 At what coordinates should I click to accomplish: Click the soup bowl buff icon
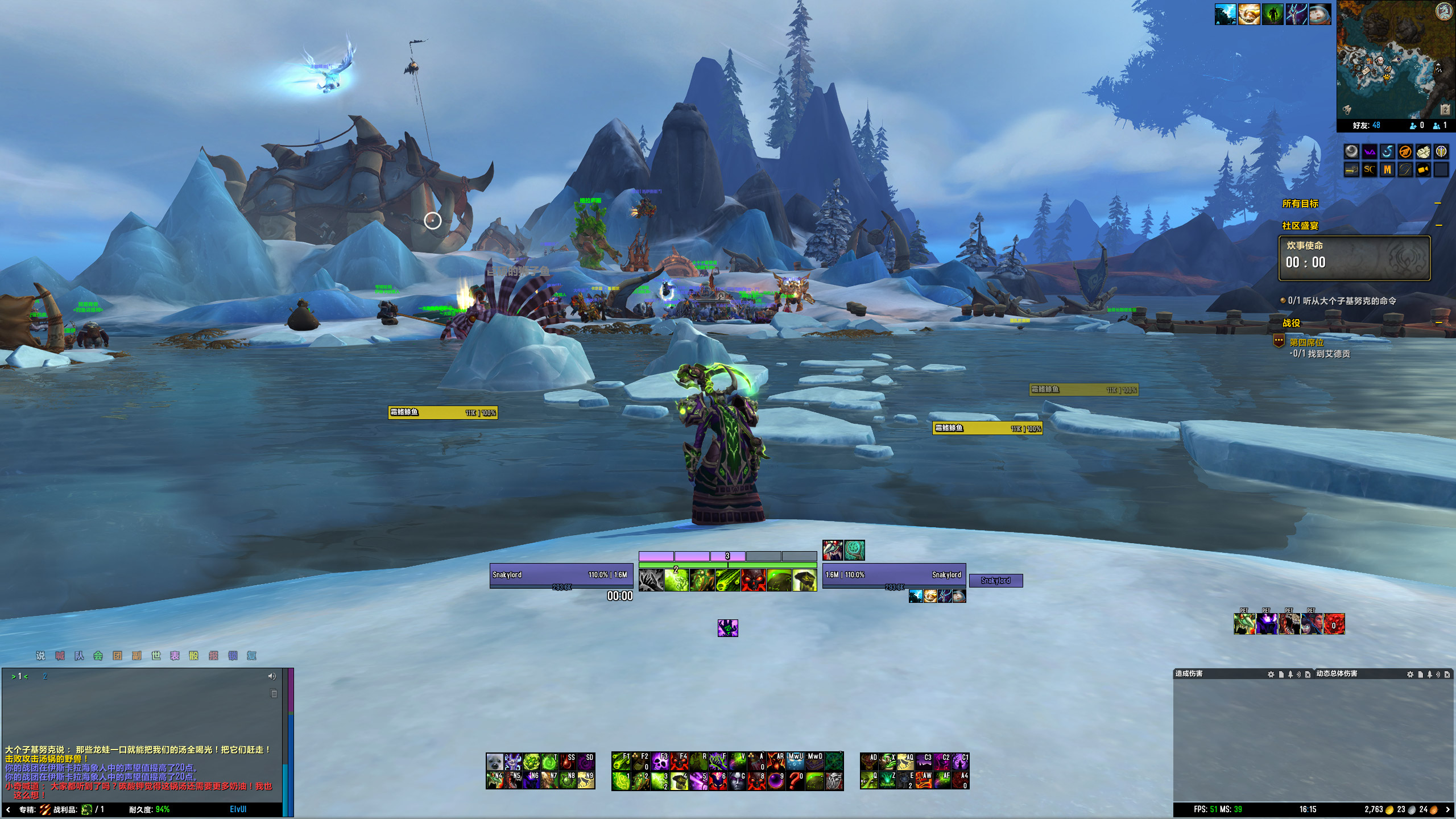point(1319,14)
